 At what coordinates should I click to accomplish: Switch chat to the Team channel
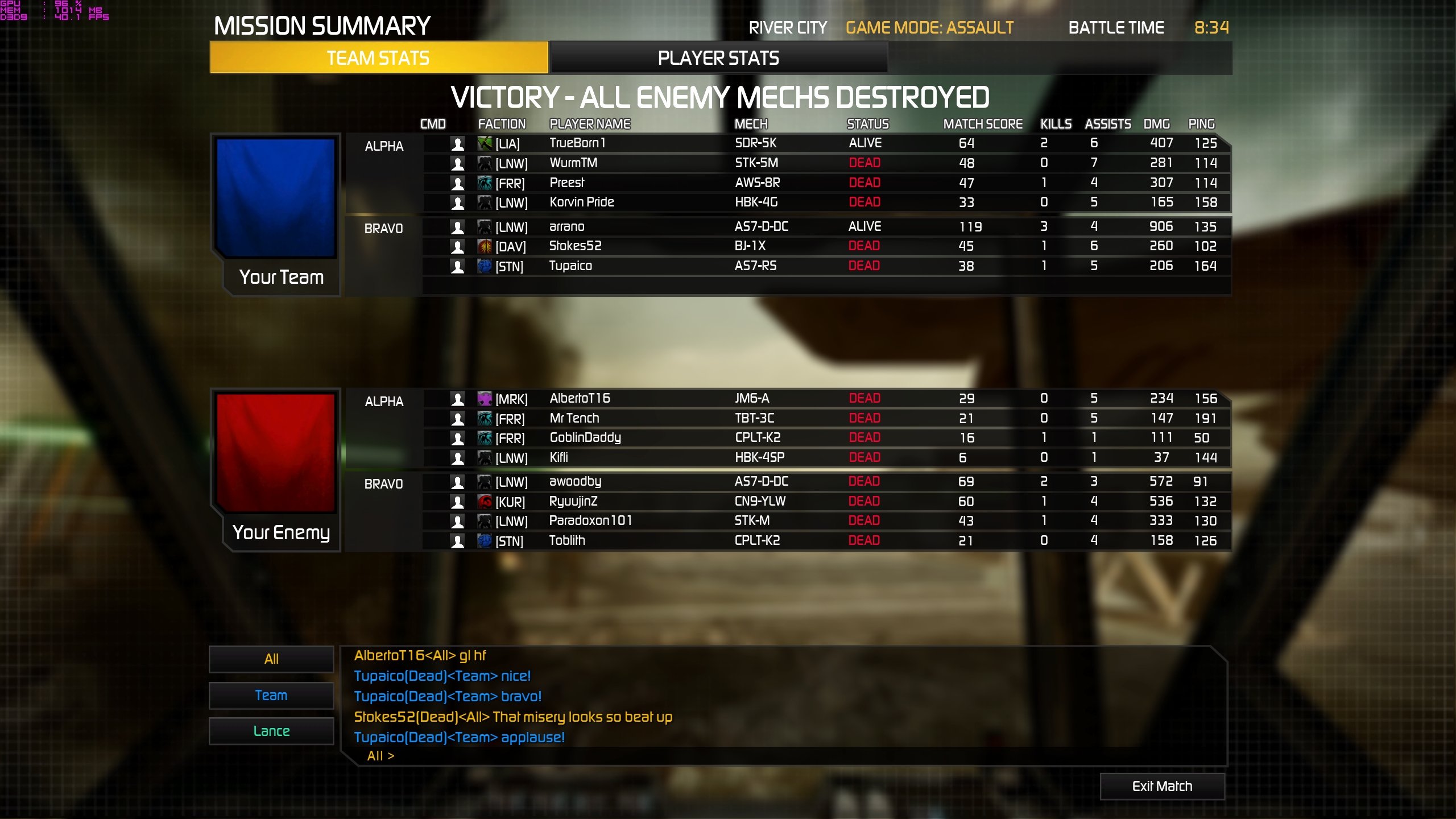(x=271, y=696)
